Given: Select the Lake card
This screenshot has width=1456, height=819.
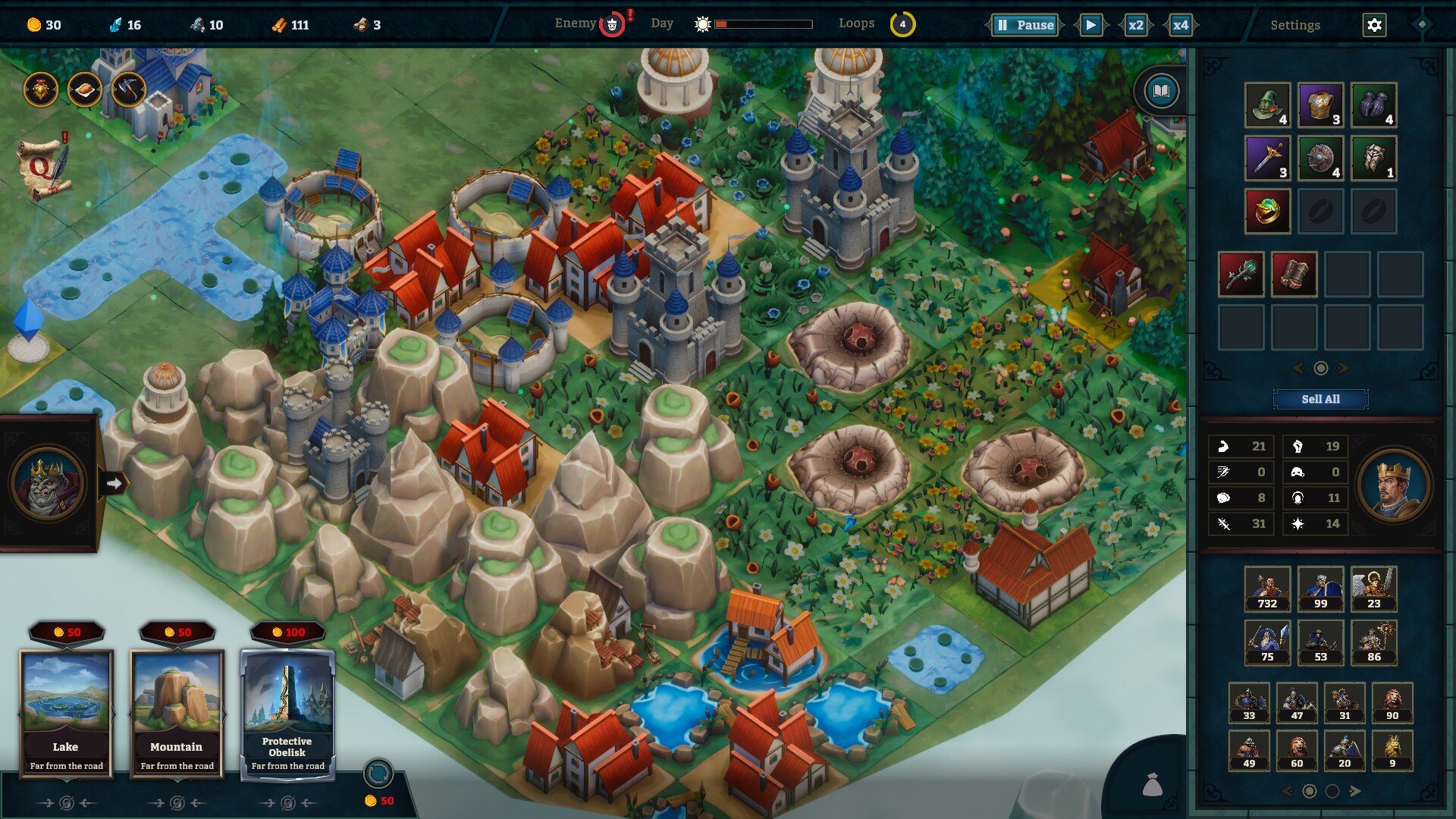Looking at the screenshot, I should click(66, 713).
